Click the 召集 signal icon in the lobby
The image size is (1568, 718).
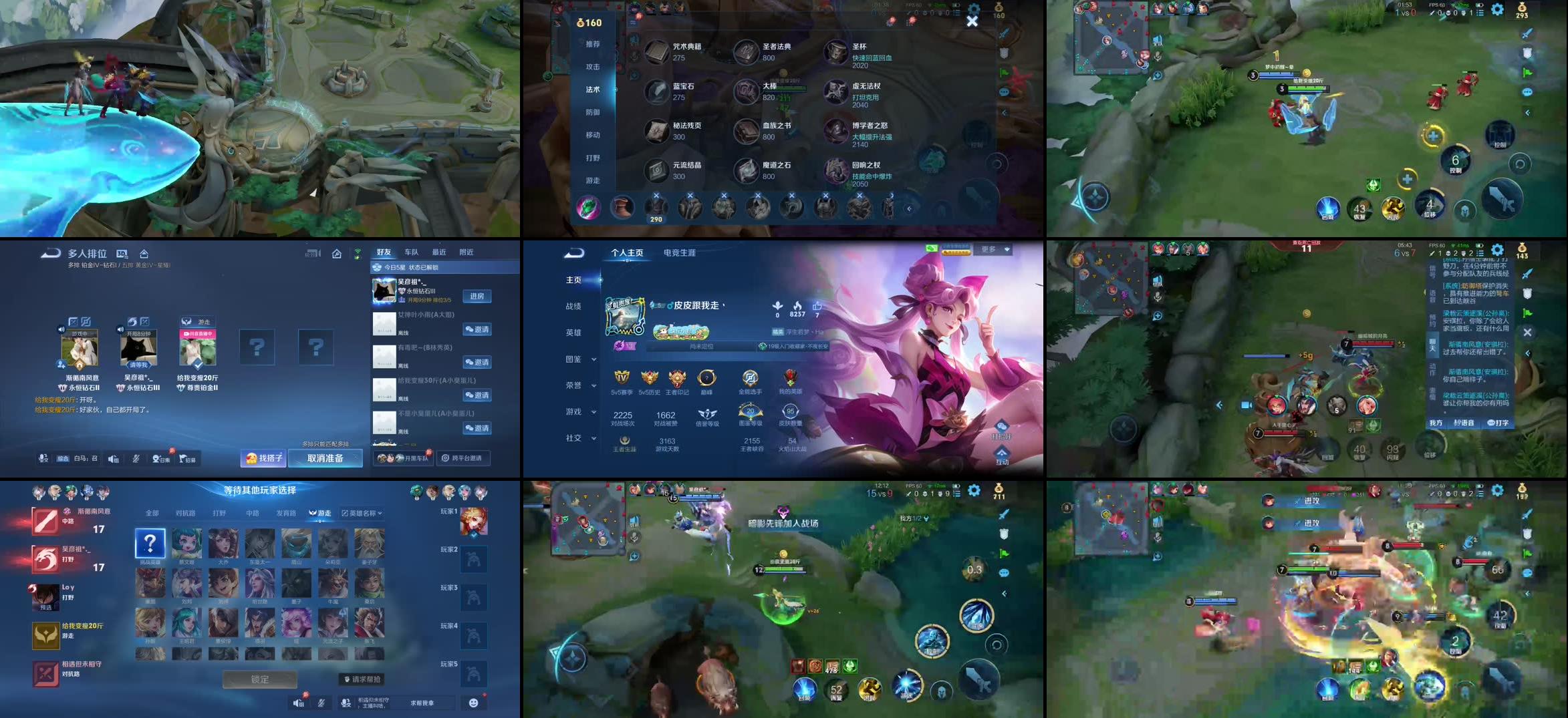[x=160, y=459]
